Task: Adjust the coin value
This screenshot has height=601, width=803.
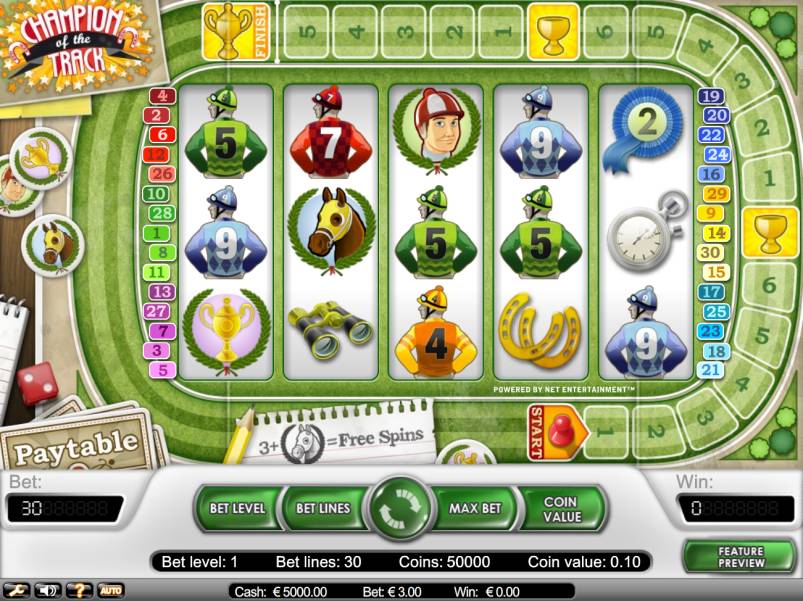Action: [x=561, y=508]
